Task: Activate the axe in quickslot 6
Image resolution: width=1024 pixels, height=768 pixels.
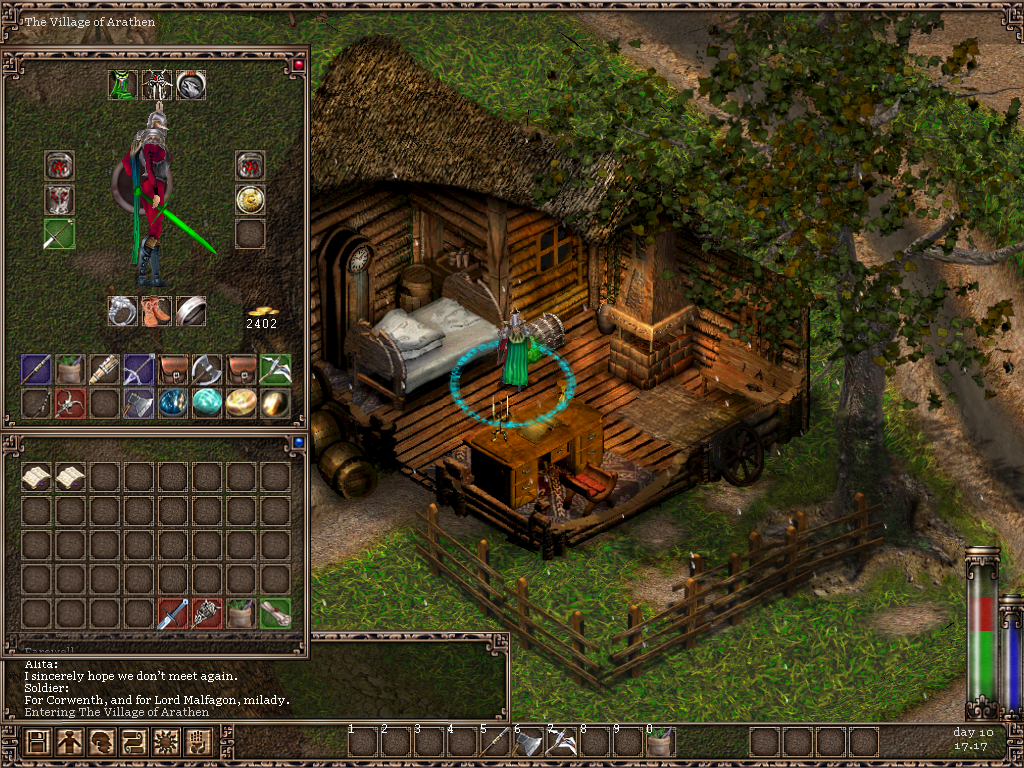Action: click(529, 742)
